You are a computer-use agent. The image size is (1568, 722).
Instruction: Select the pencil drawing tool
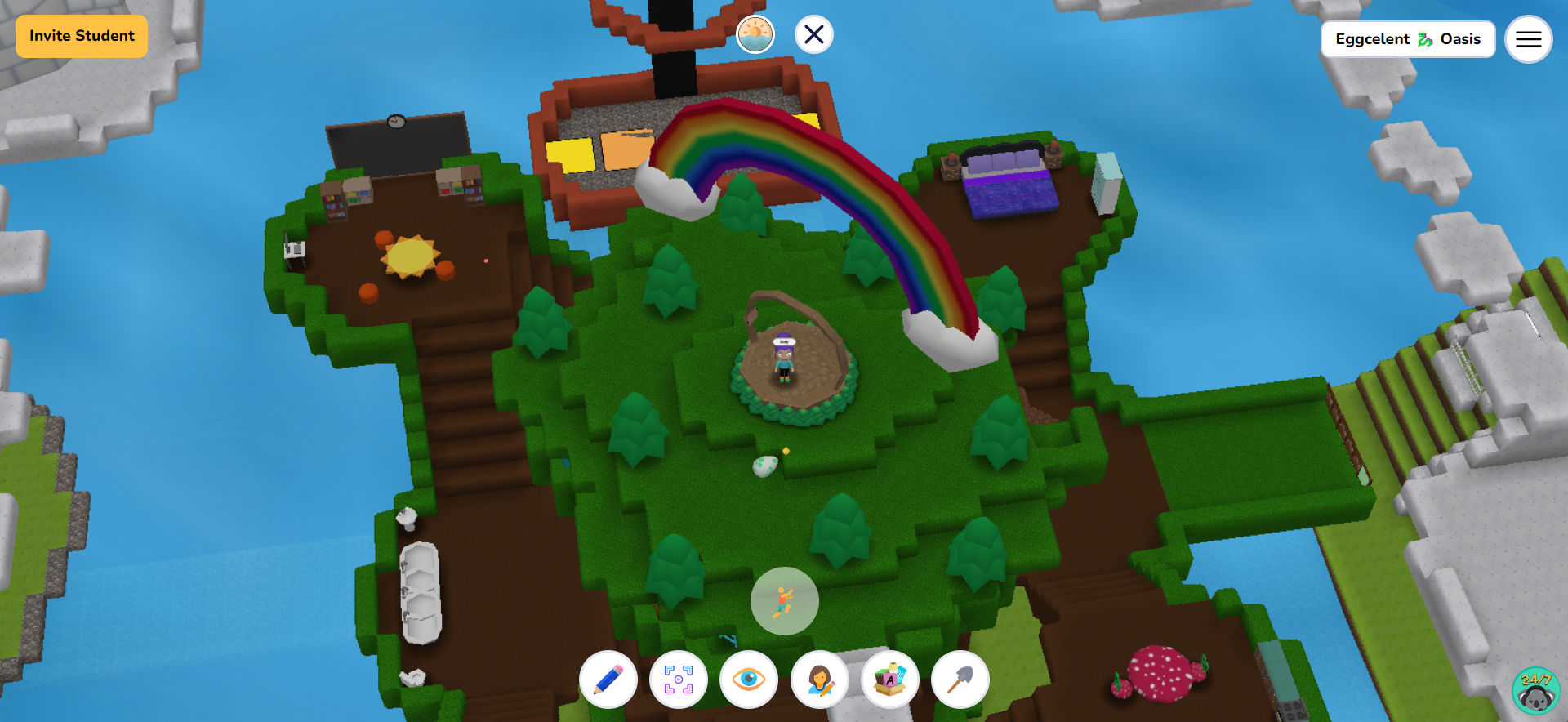click(608, 680)
